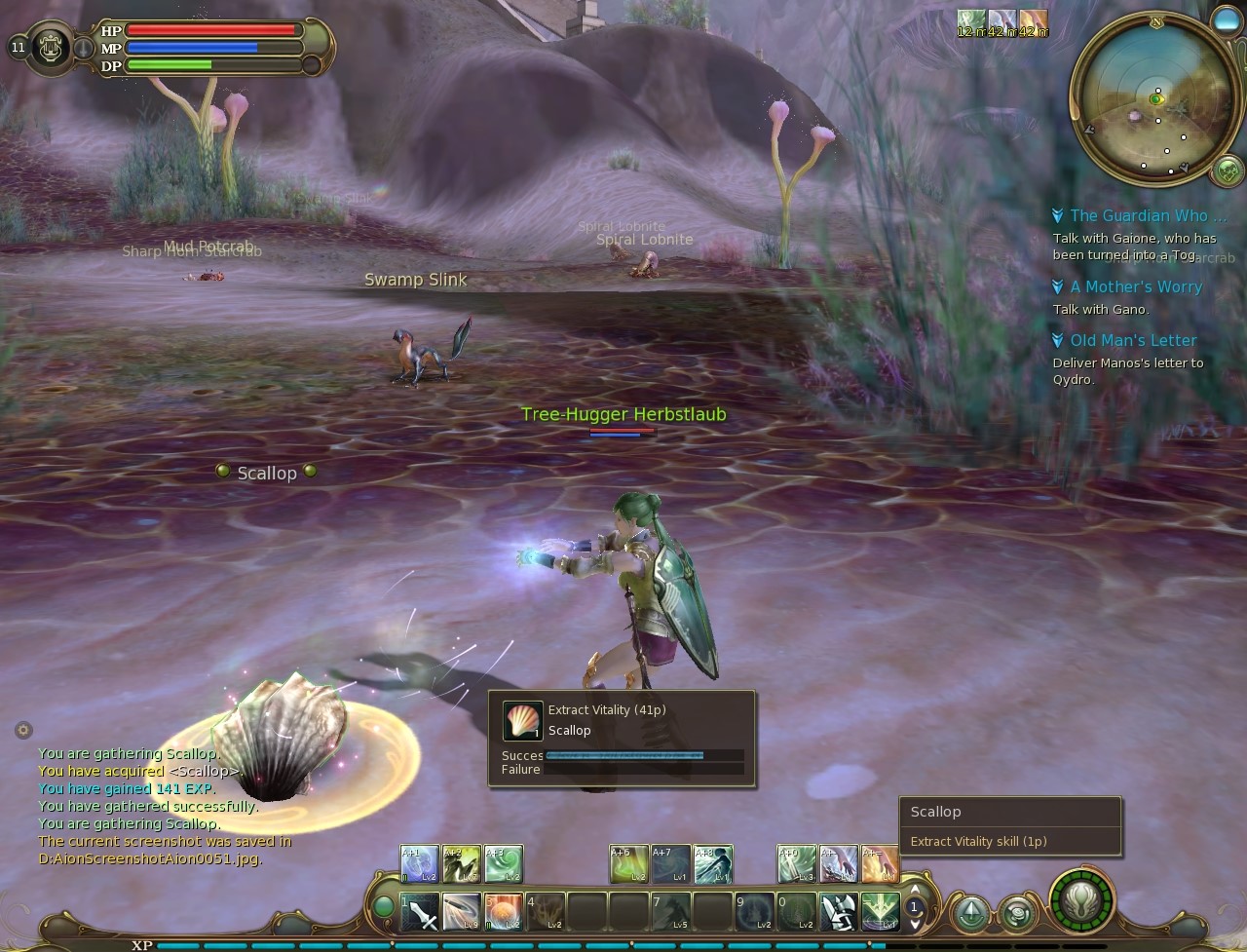Open 'A Mother's Worry' quest entry
Image resolution: width=1247 pixels, height=952 pixels.
[x=1135, y=286]
